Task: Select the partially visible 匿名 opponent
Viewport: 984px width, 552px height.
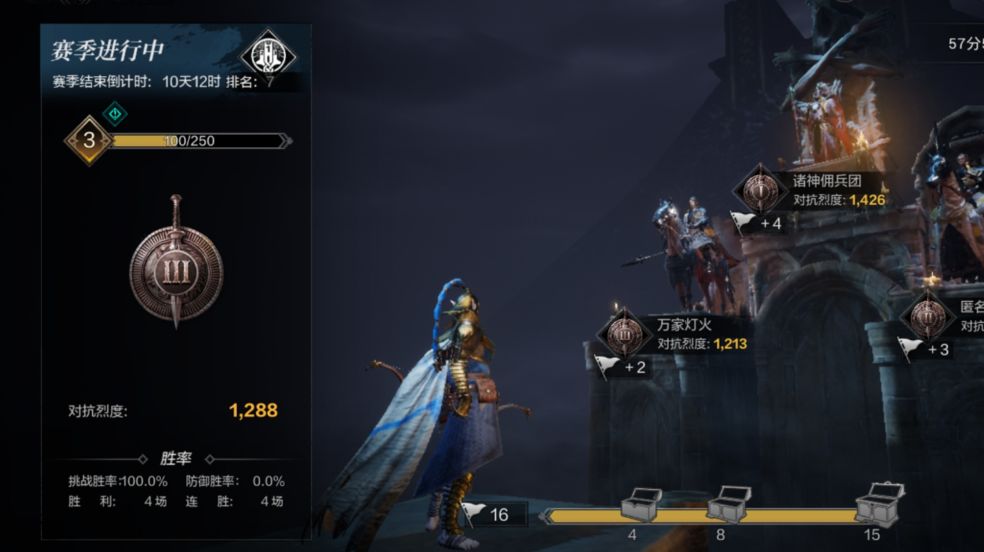Action: click(927, 317)
